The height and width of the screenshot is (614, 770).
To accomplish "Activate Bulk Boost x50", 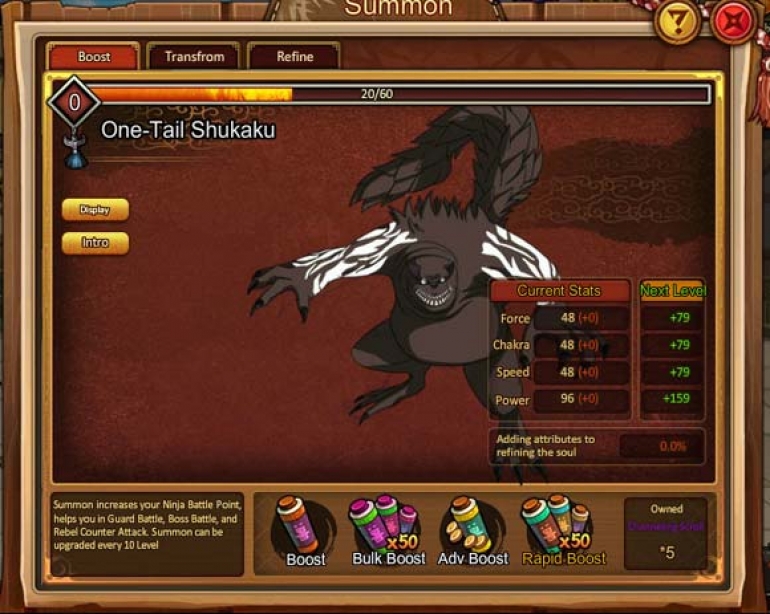I will tap(388, 530).
